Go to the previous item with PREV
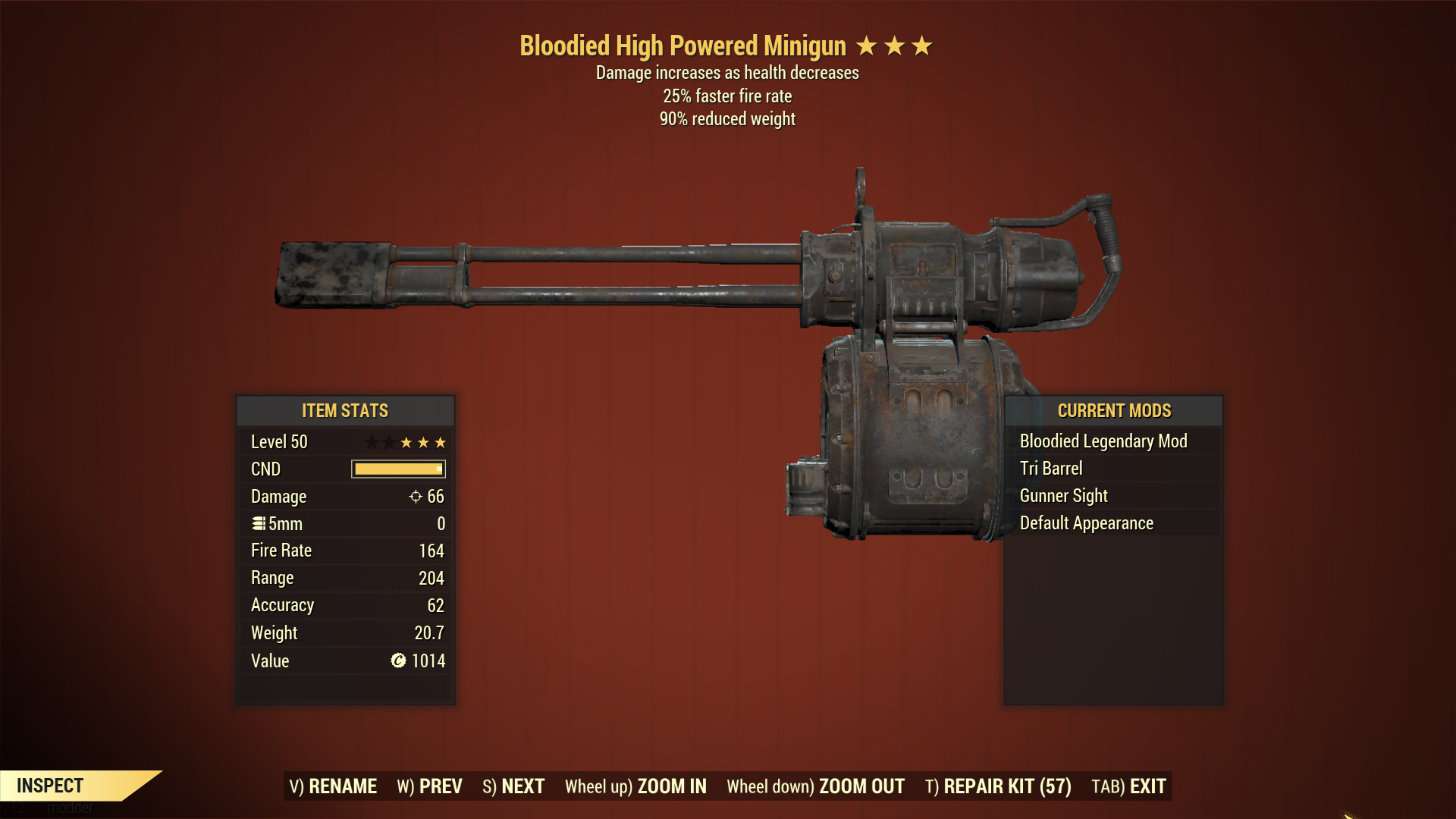 (429, 786)
